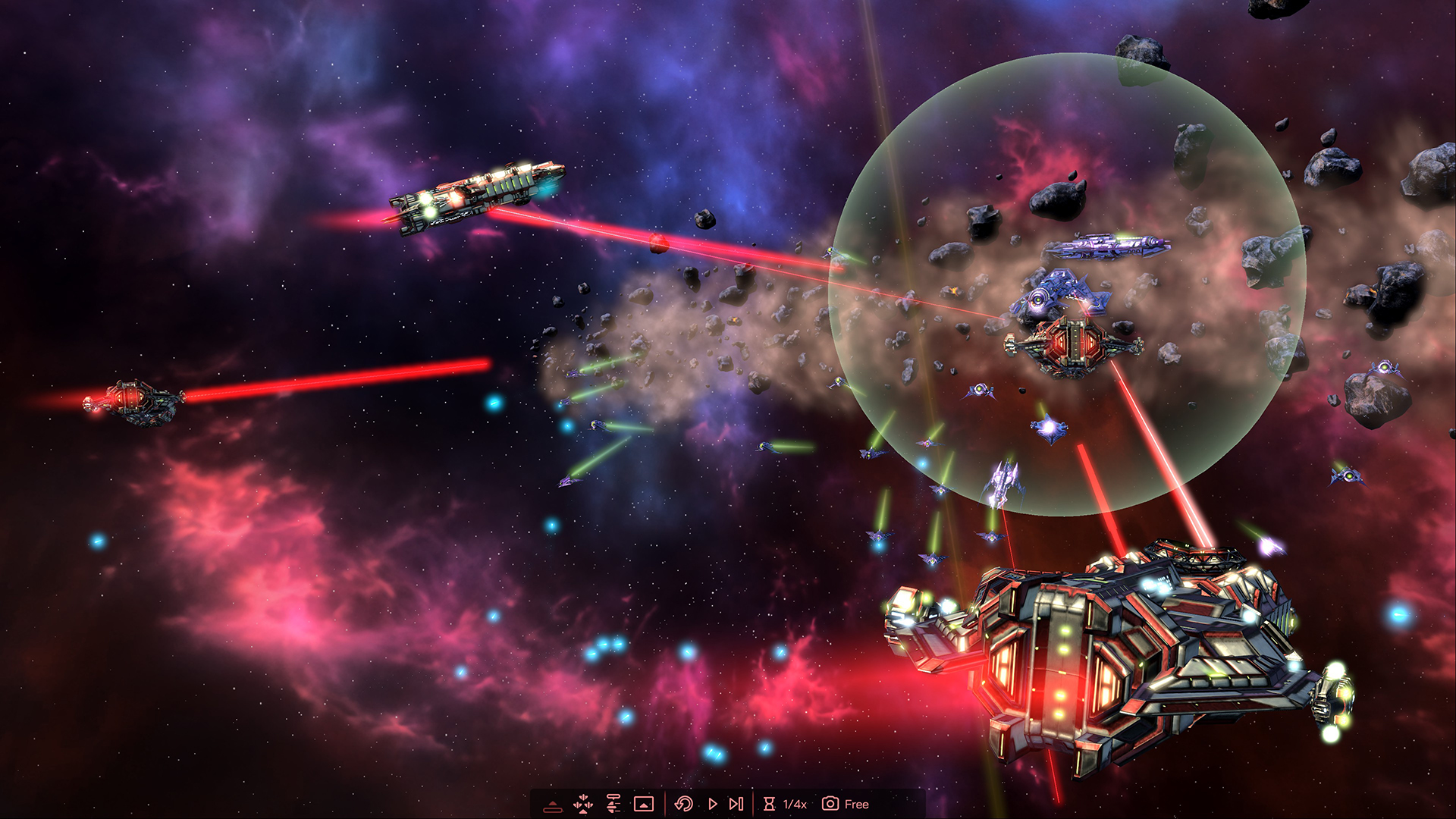The image size is (1456, 819).
Task: Toggle the fleet formation icon
Action: coord(583,804)
